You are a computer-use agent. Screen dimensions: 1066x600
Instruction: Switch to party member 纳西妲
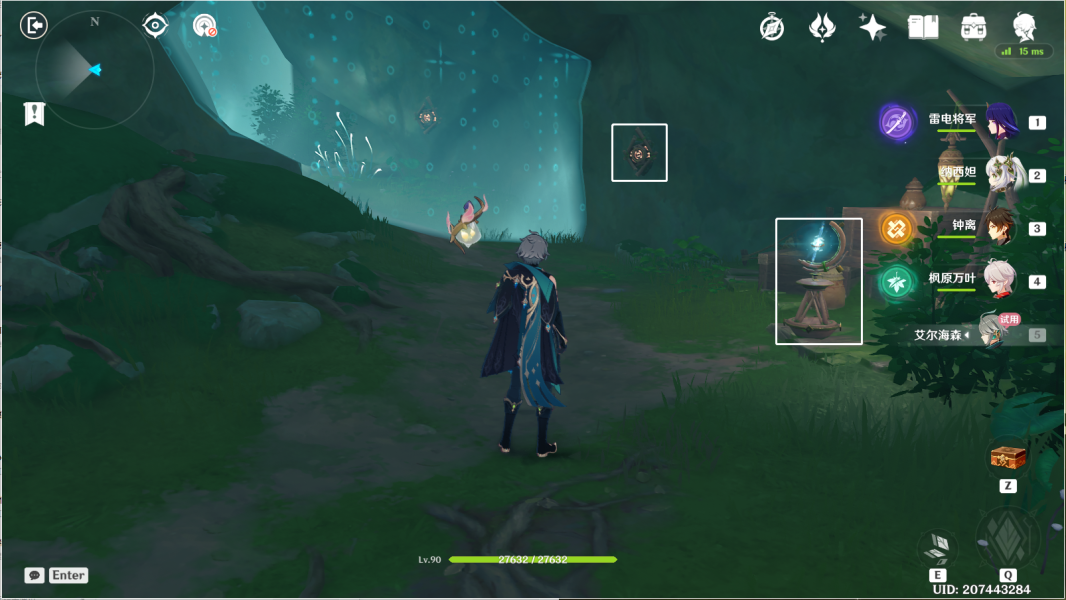coord(1000,175)
